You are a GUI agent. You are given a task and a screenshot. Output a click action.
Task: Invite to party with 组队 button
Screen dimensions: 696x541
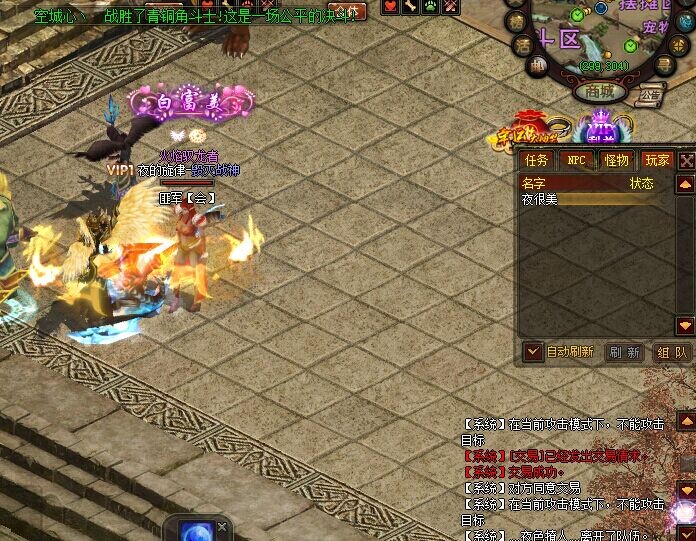coord(672,352)
